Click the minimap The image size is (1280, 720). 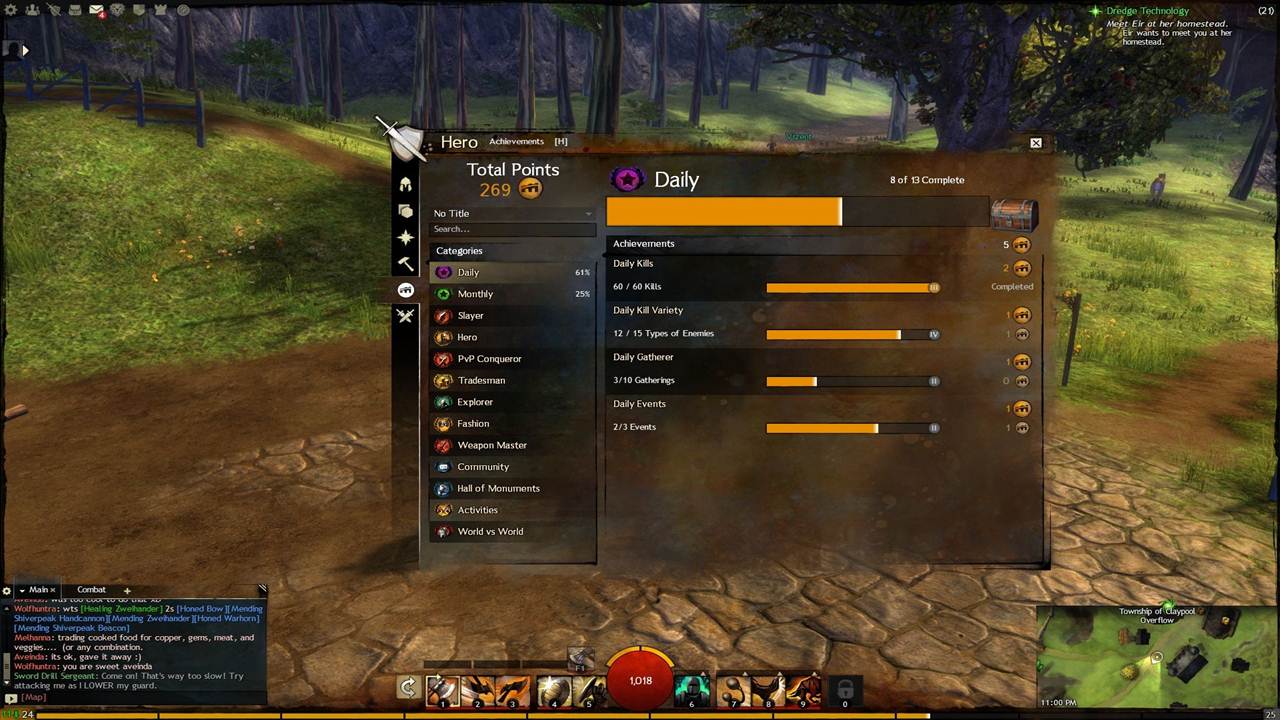pos(1157,658)
